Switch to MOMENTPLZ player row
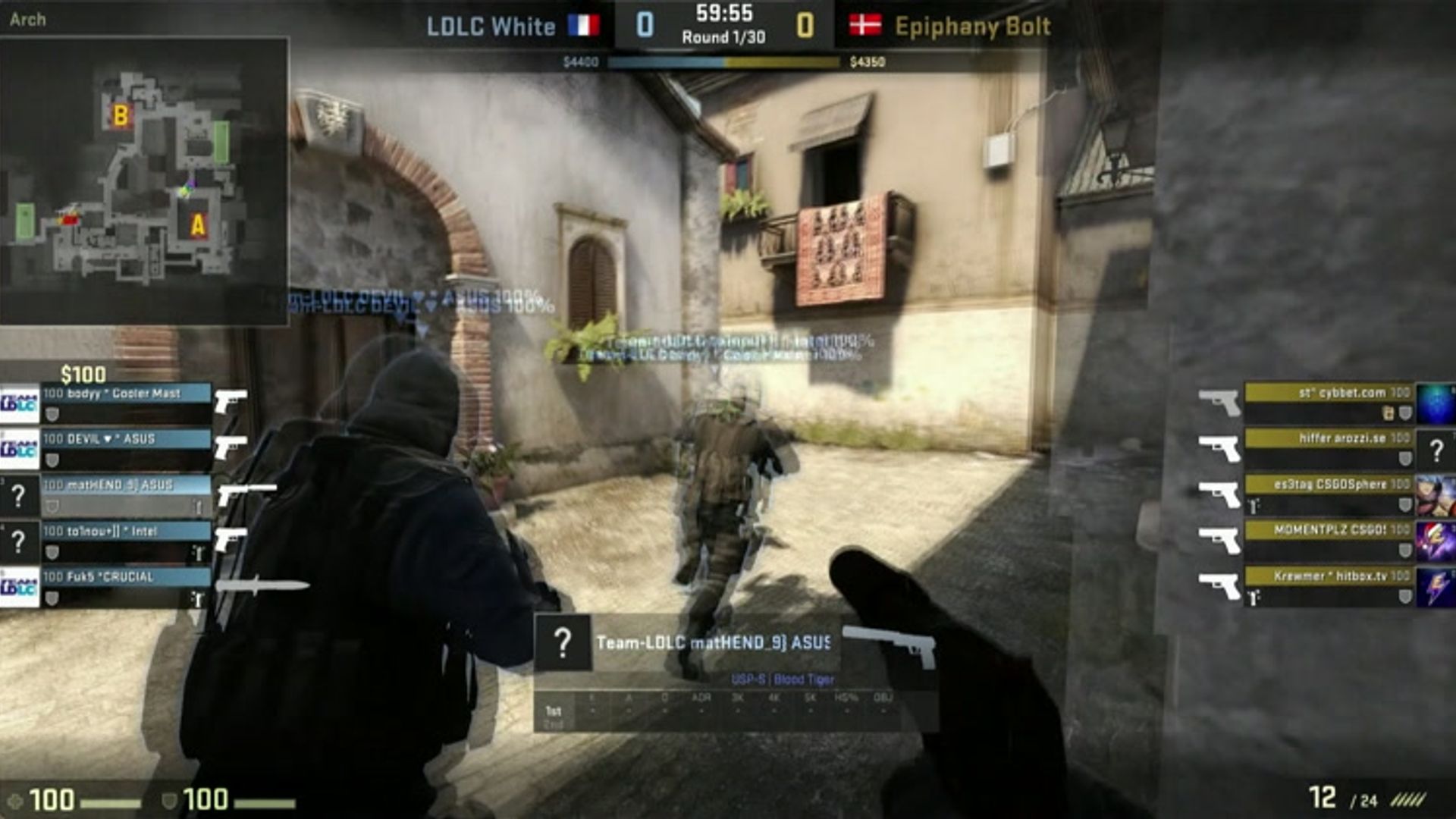1456x819 pixels. [1329, 530]
